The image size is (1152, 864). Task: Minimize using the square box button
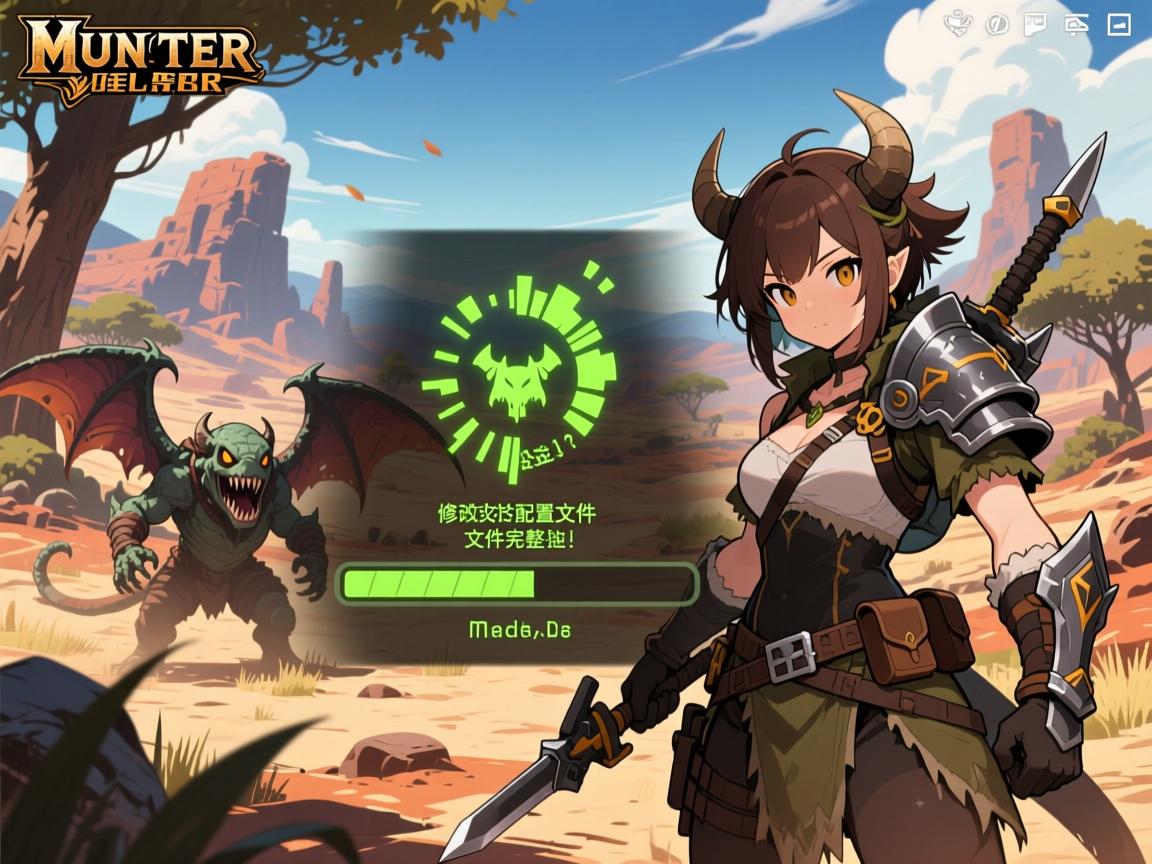[x=1118, y=24]
